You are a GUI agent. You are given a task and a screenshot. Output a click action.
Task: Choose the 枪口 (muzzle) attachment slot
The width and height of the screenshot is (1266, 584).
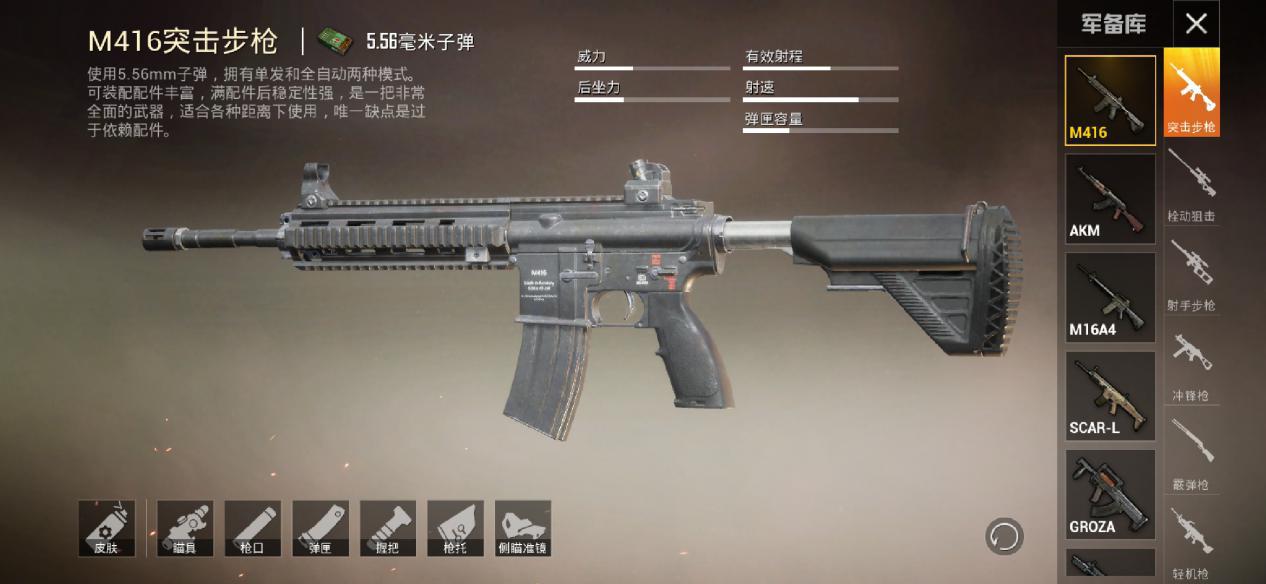coord(252,528)
